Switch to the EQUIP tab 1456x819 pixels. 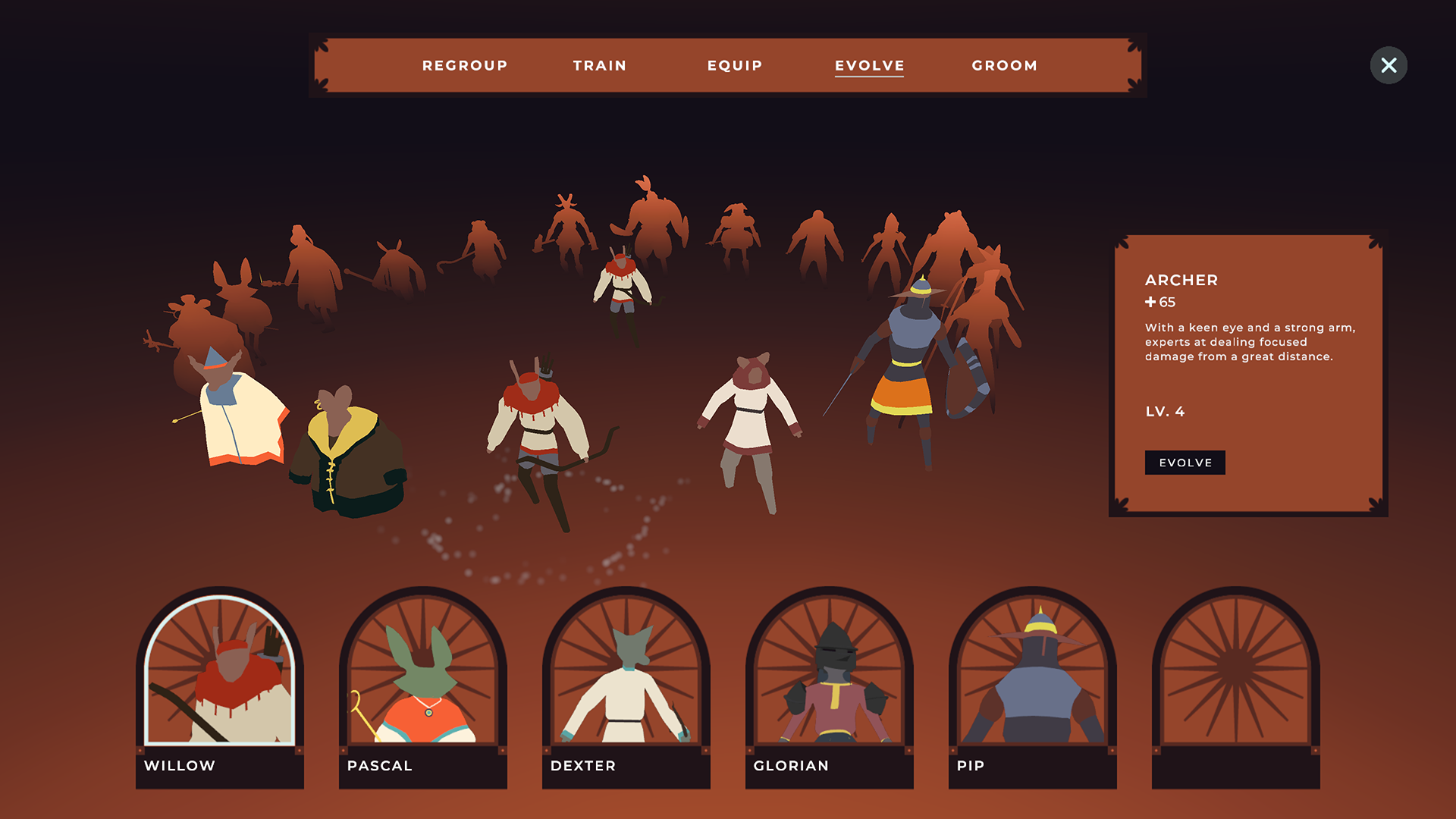click(733, 65)
